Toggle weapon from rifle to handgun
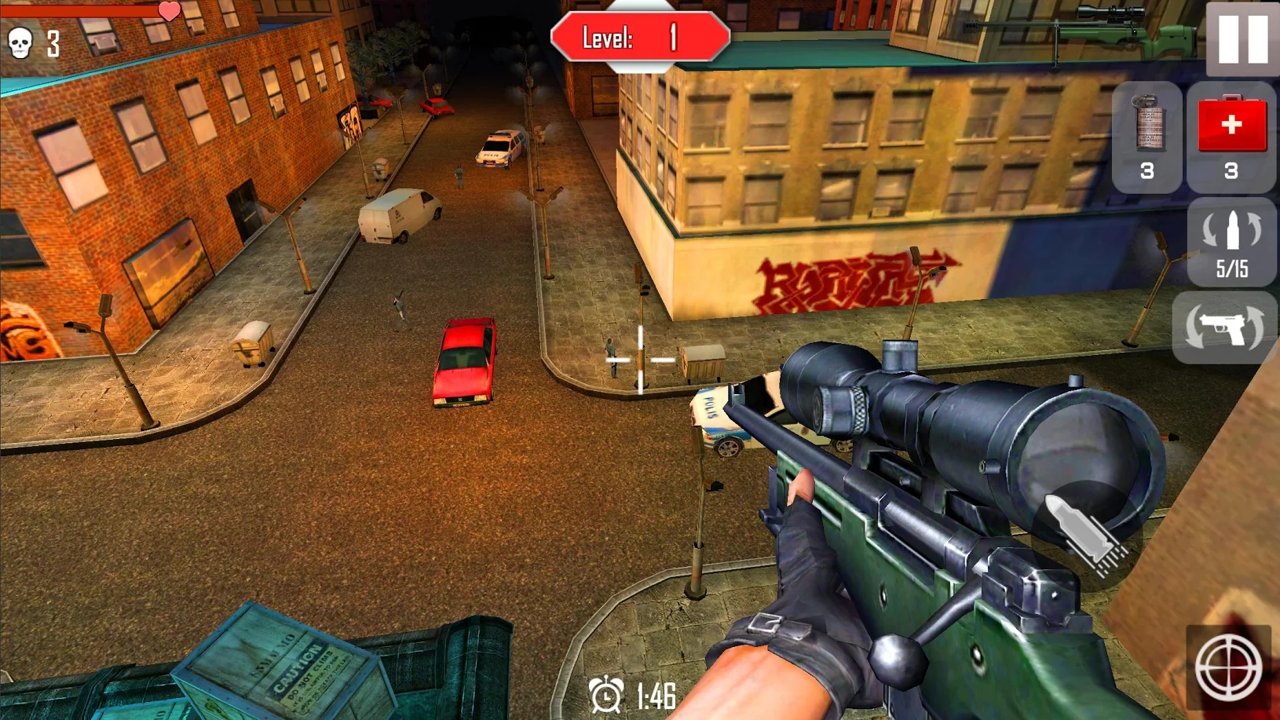The image size is (1280, 720). tap(1230, 330)
